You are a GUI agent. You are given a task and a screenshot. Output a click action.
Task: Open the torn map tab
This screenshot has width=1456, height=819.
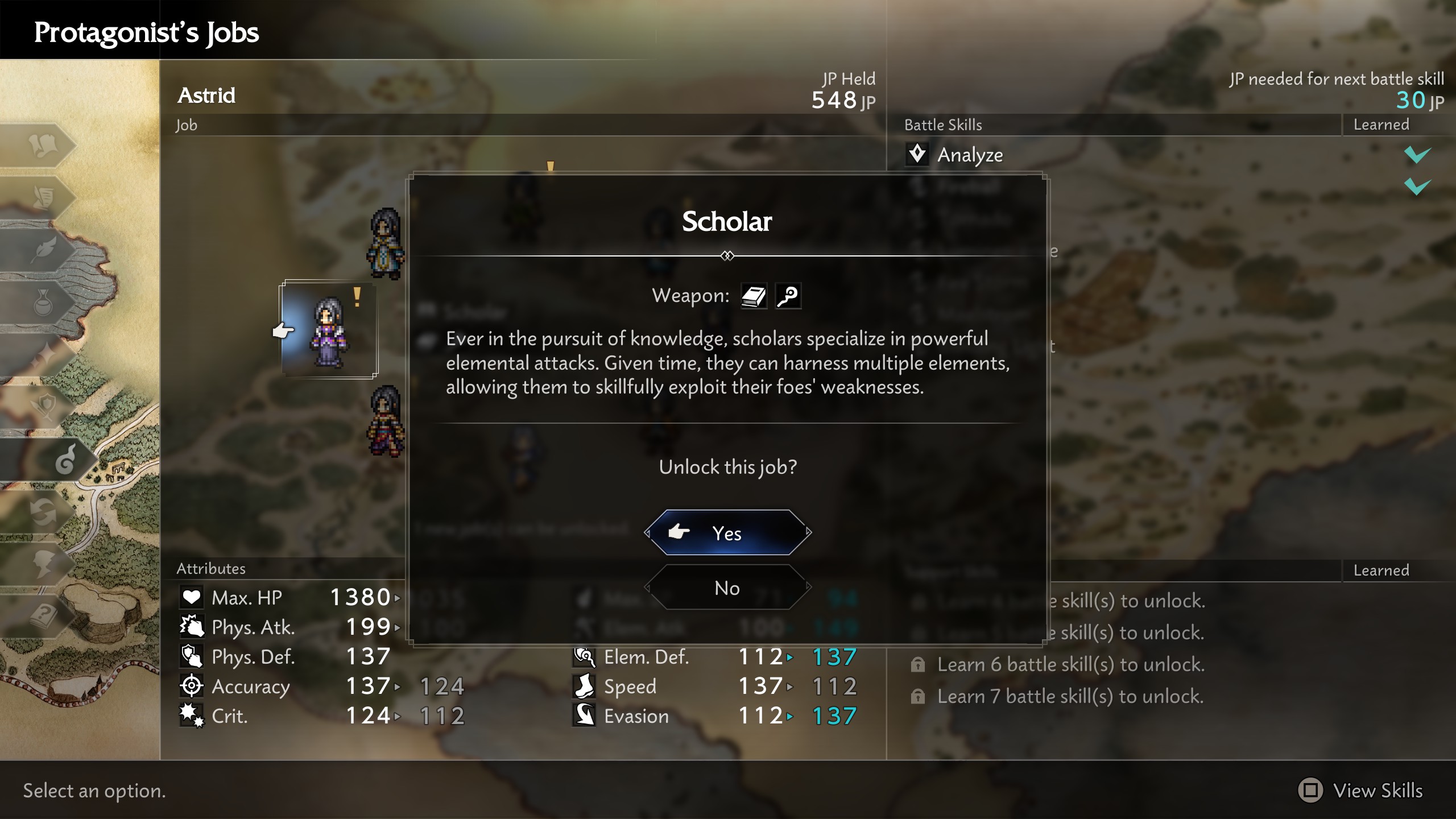[x=43, y=144]
